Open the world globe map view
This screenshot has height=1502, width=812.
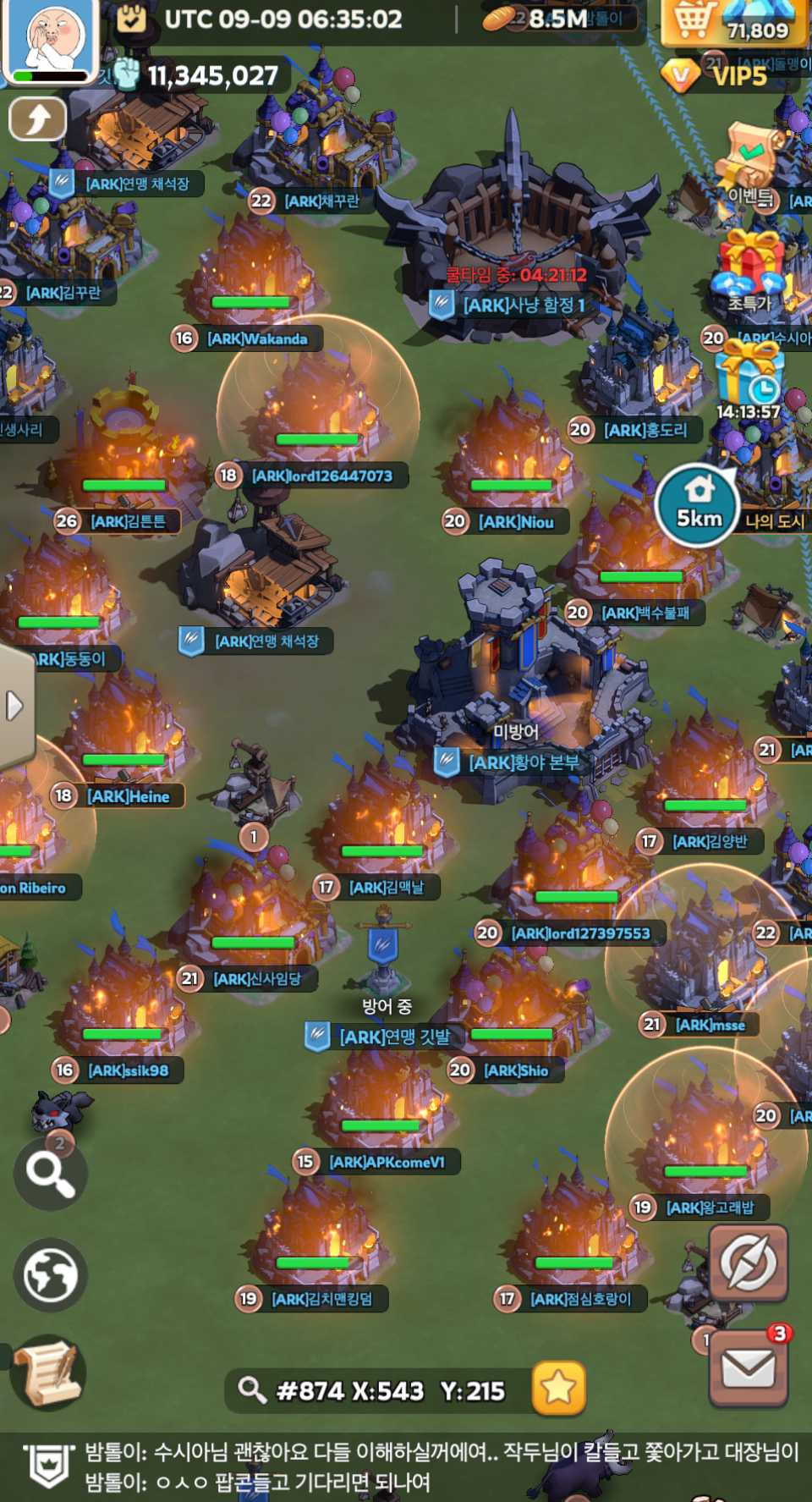click(x=50, y=1274)
